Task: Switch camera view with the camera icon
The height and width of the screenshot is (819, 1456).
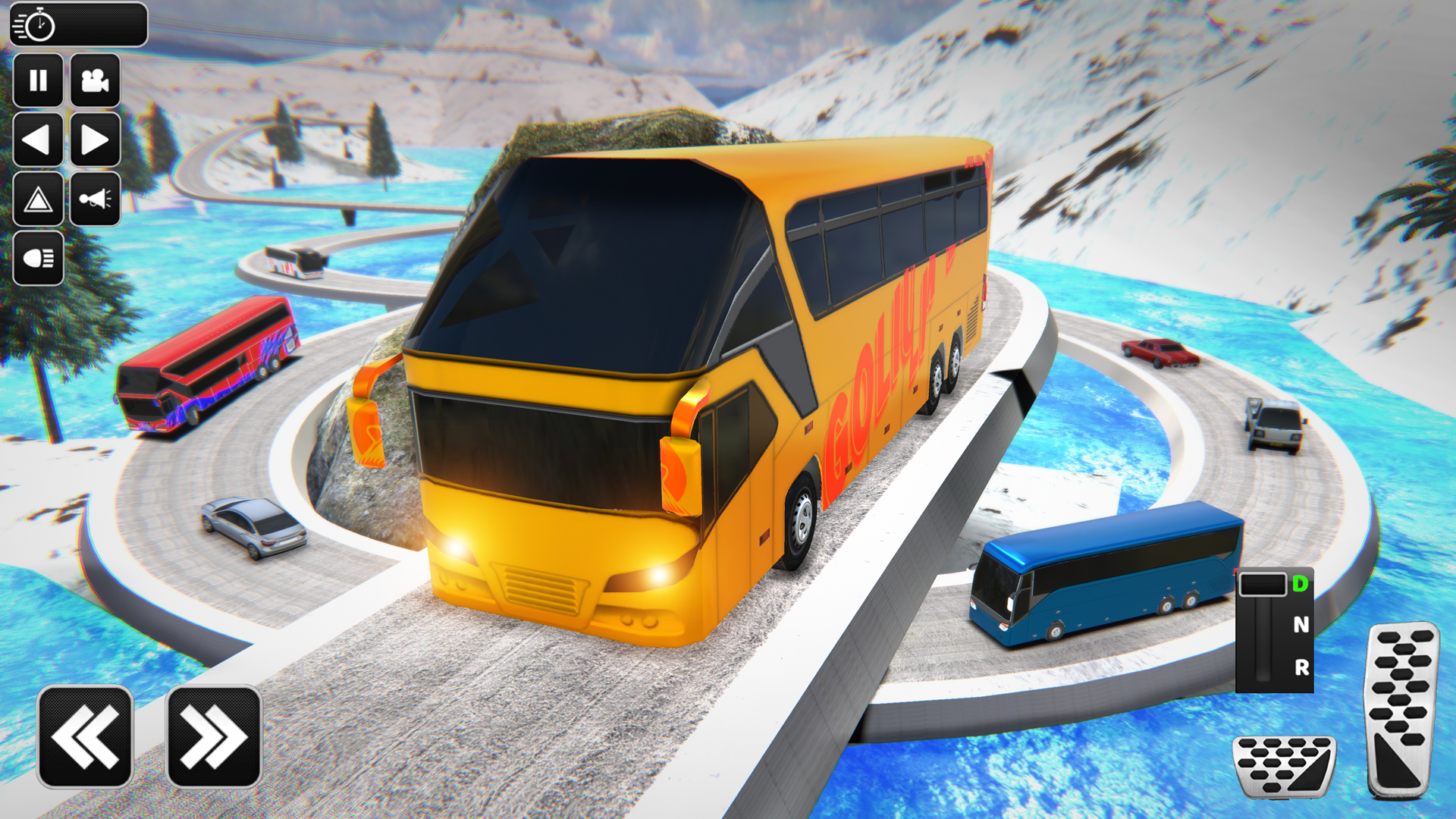Action: [95, 80]
